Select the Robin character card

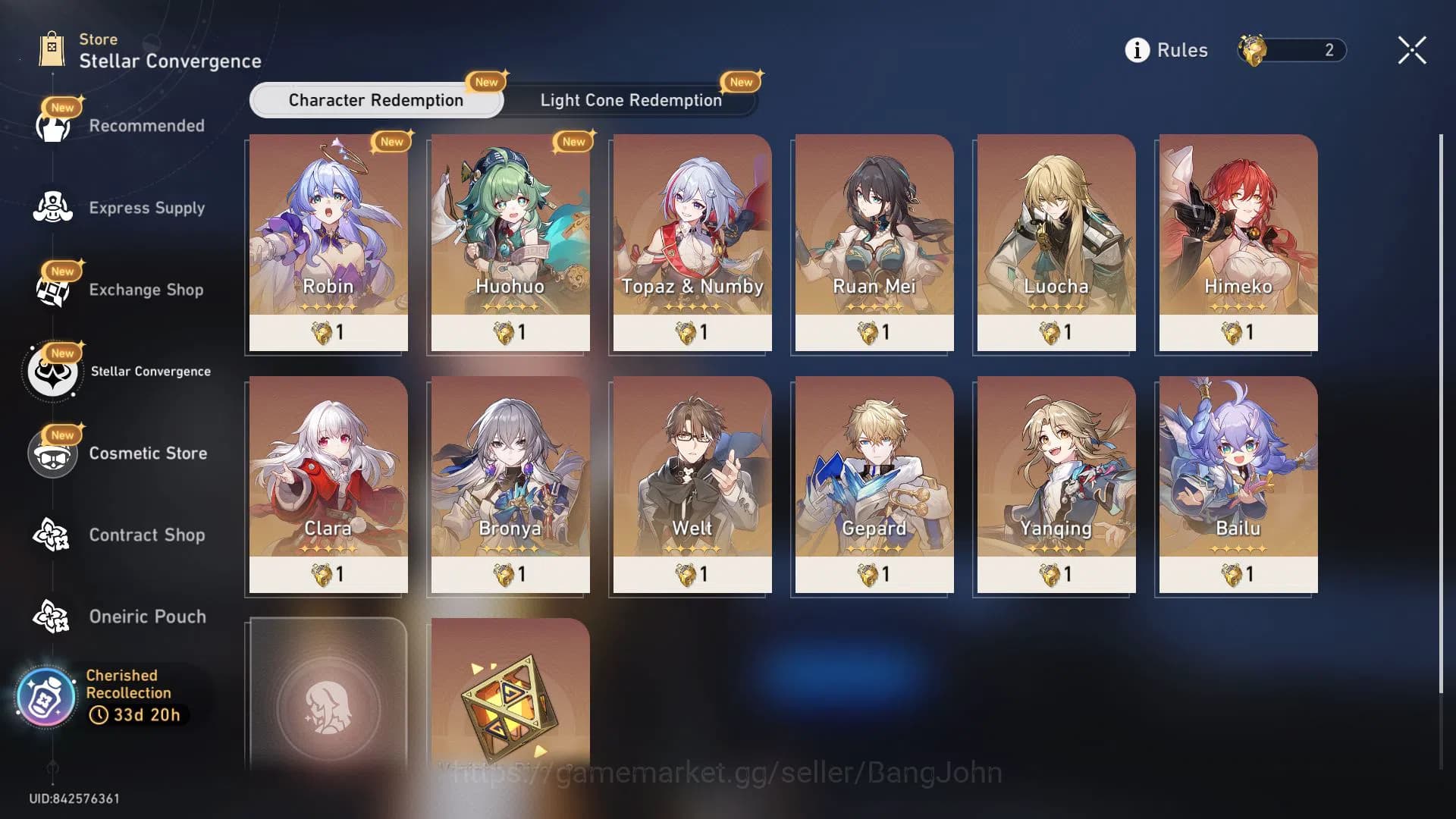[x=327, y=243]
